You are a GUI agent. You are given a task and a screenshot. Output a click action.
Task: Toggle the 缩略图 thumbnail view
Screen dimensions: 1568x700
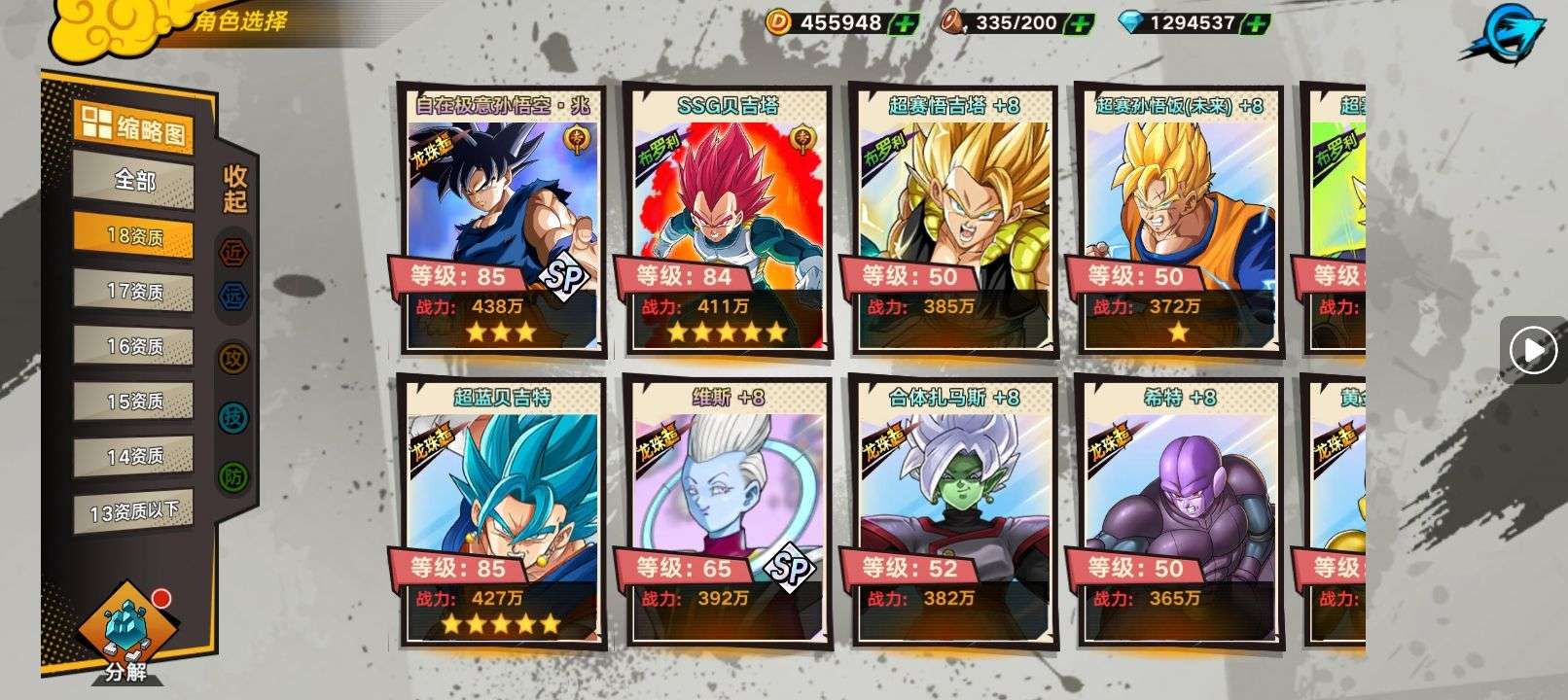point(133,125)
